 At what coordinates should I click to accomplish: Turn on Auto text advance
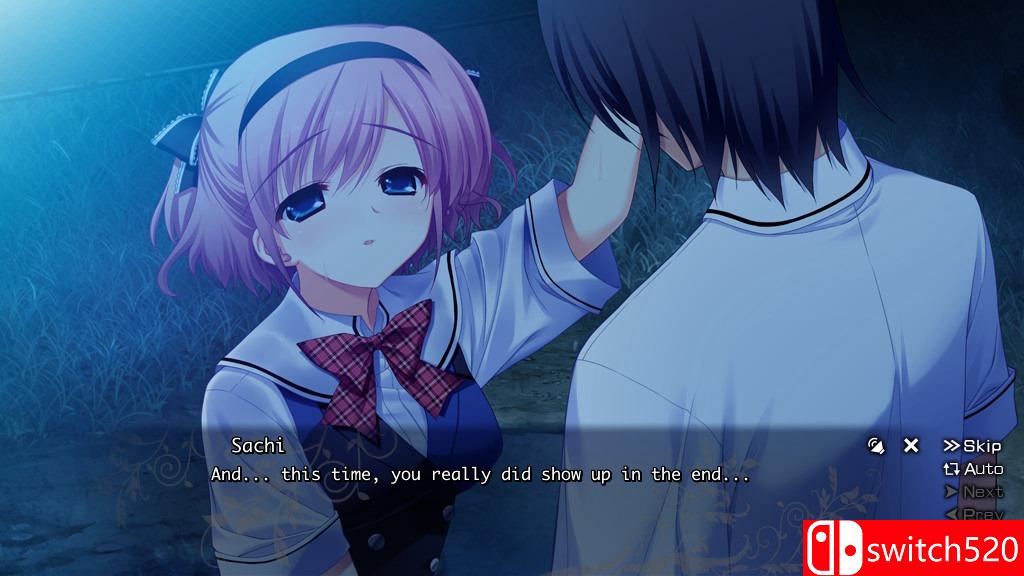[973, 469]
